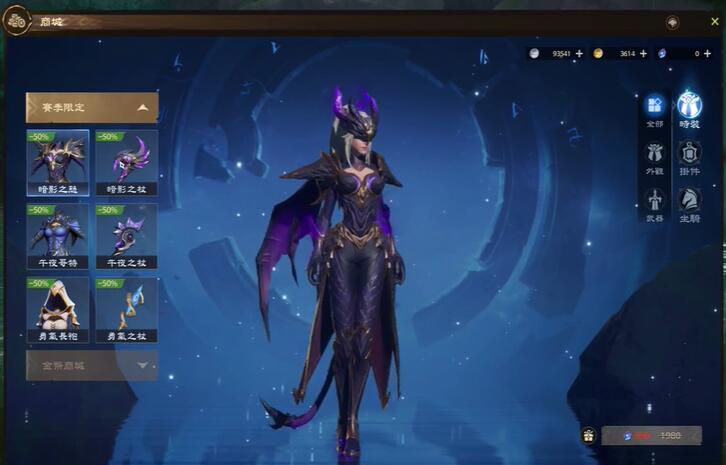Screen dimensions: 726x465
Task: Expand the 金幣商城 category
Action: pyautogui.click(x=92, y=365)
